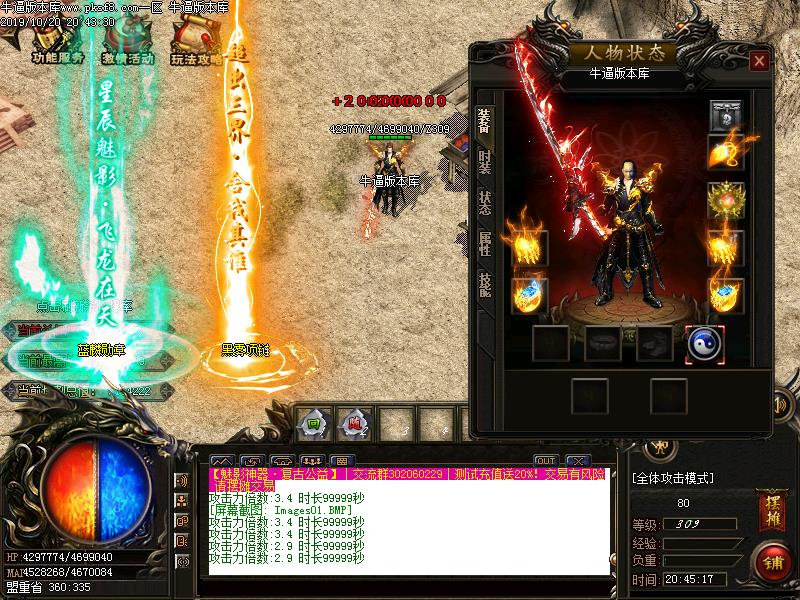
Task: Switch to the 属性 attributes tab
Action: tap(484, 244)
